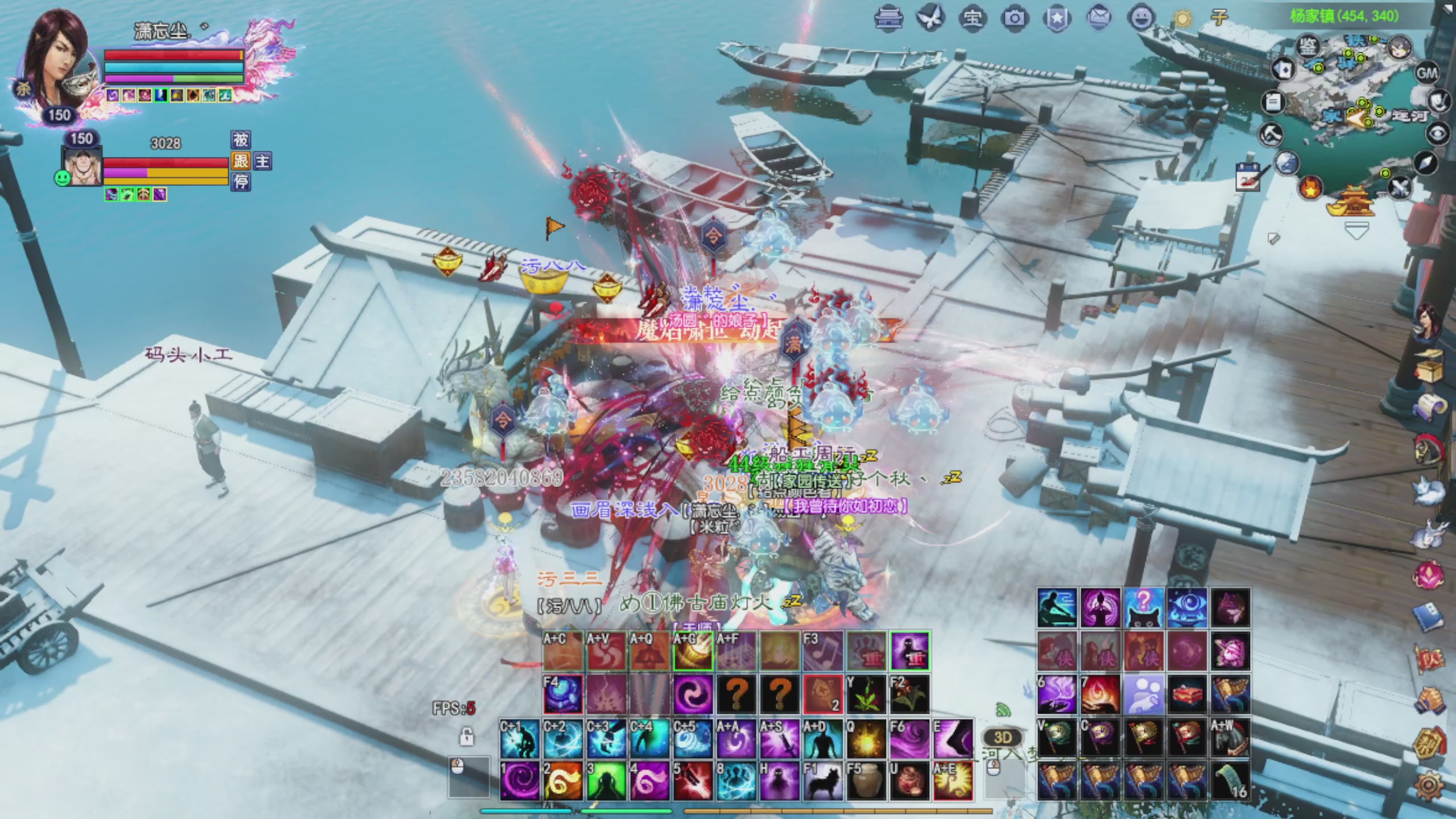Select the 被 passive pet mode
Screen dimensions: 1456x819
pos(241,140)
